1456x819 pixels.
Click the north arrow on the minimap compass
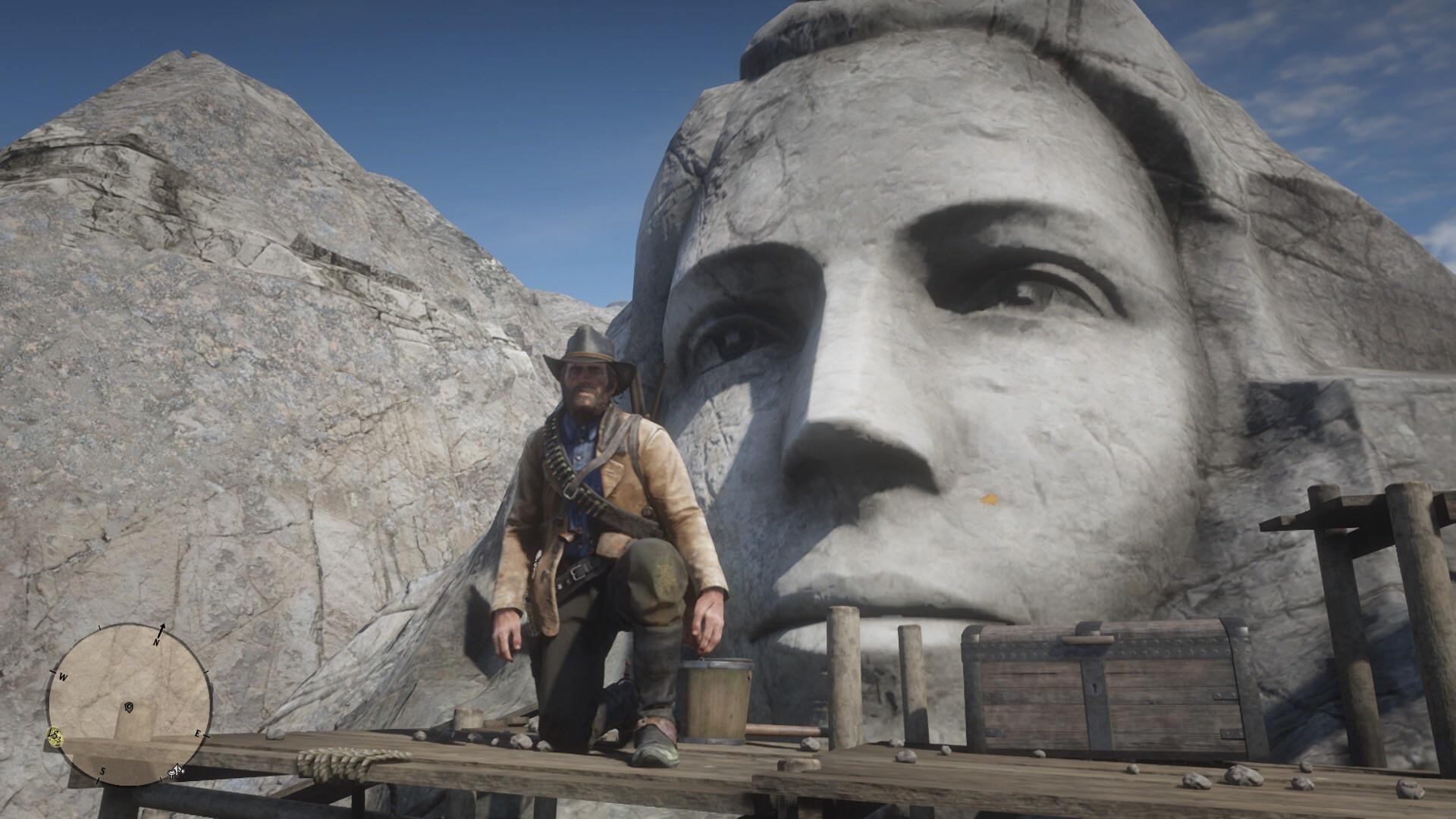(162, 630)
